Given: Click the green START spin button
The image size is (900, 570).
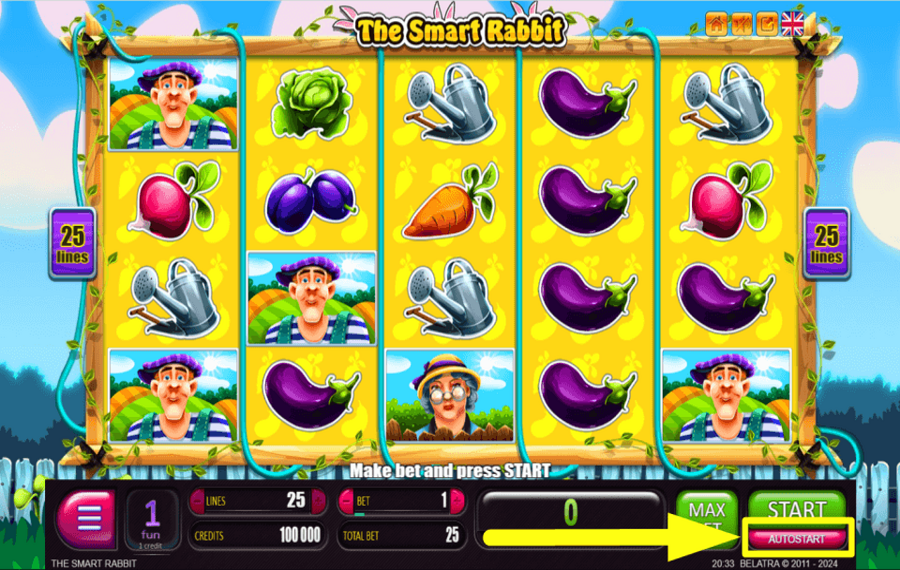Looking at the screenshot, I should [x=796, y=506].
